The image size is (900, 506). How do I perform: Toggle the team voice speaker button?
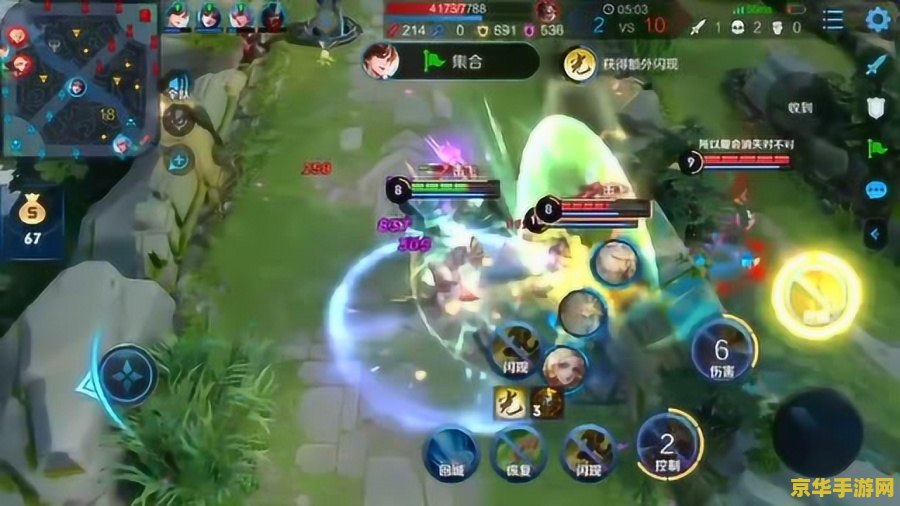[x=179, y=86]
